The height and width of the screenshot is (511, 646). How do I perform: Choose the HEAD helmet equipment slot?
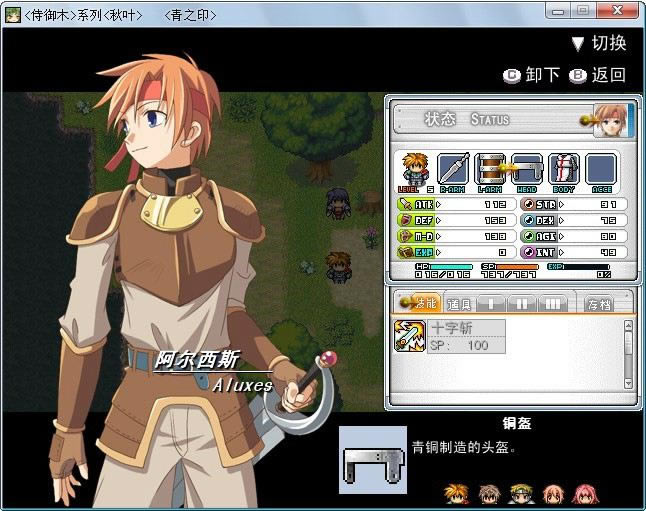(x=526, y=169)
